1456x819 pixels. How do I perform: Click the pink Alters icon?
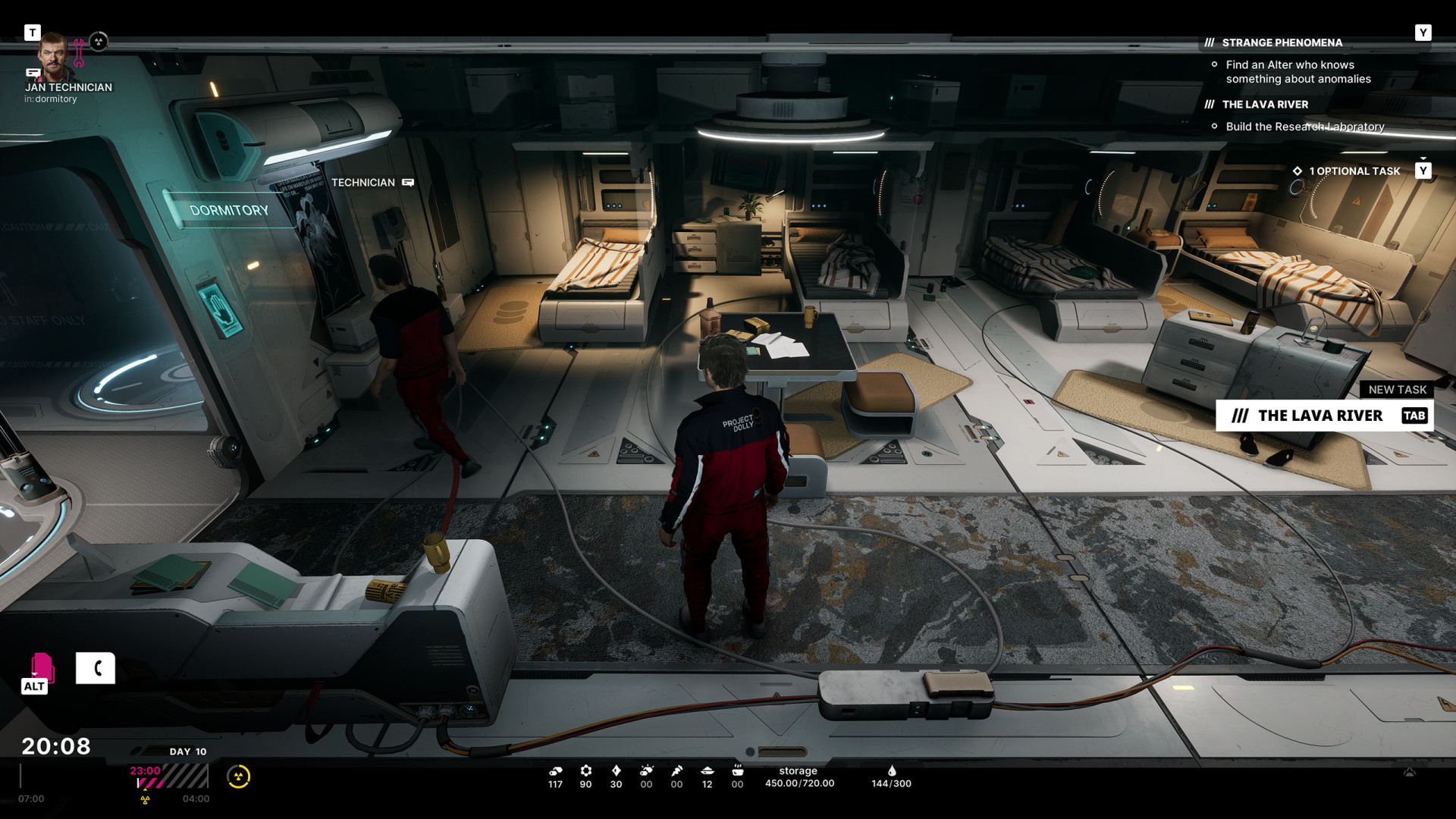(42, 667)
